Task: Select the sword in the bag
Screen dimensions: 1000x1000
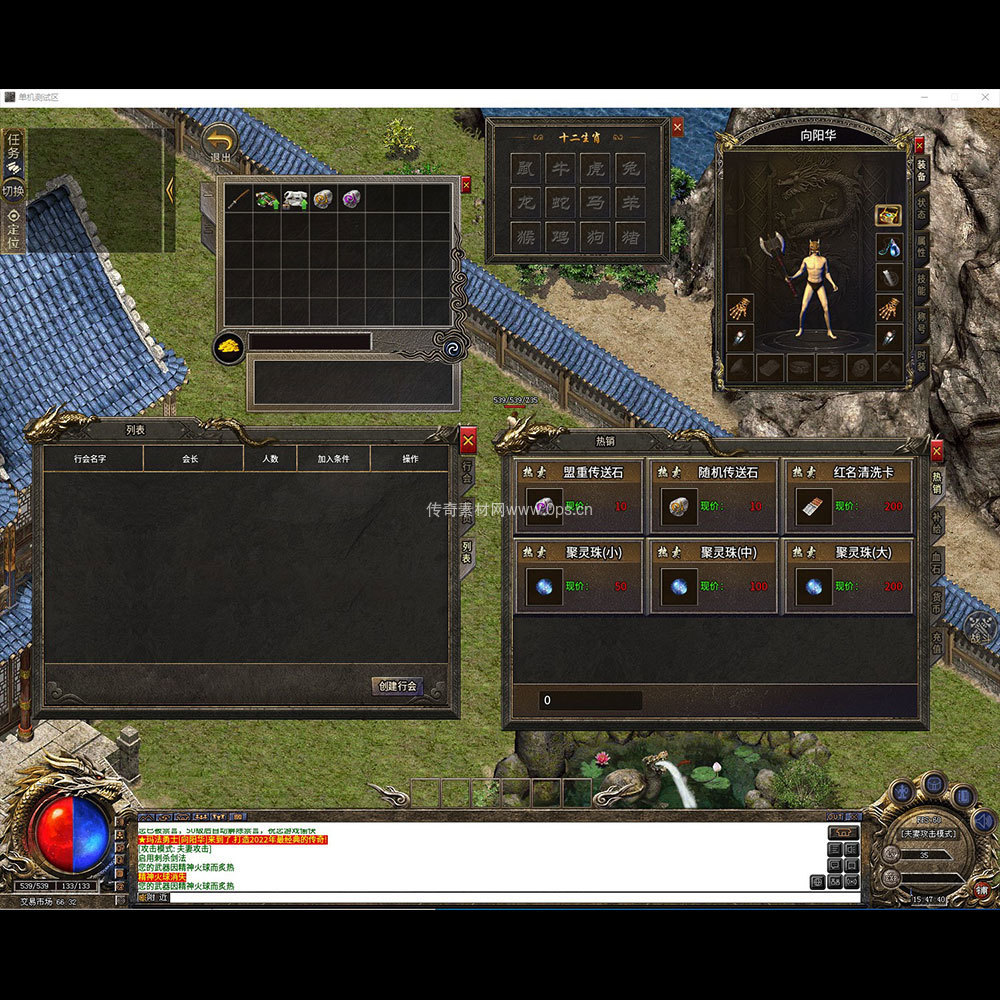Action: [x=237, y=198]
